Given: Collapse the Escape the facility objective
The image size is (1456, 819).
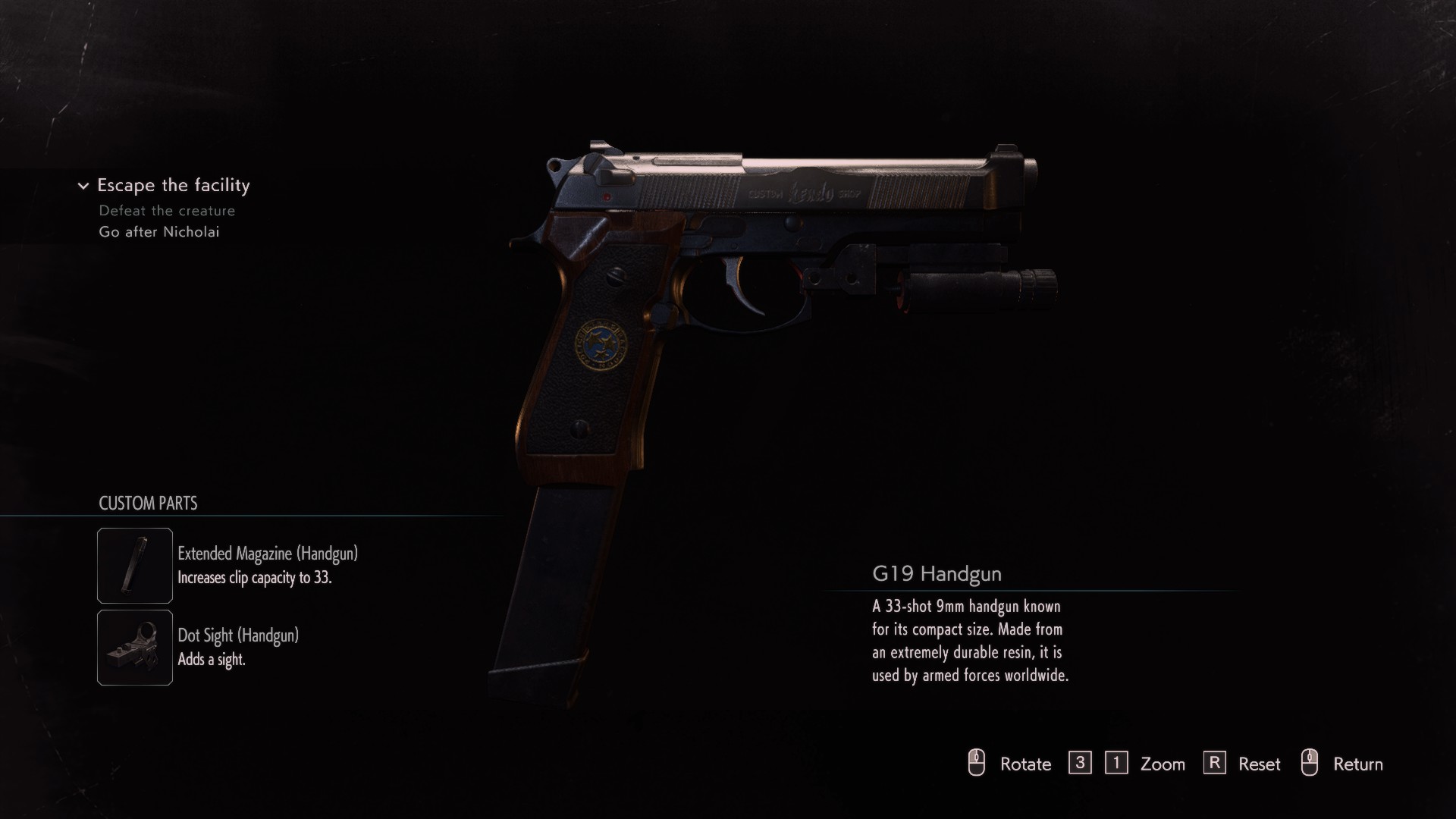Looking at the screenshot, I should pyautogui.click(x=83, y=186).
